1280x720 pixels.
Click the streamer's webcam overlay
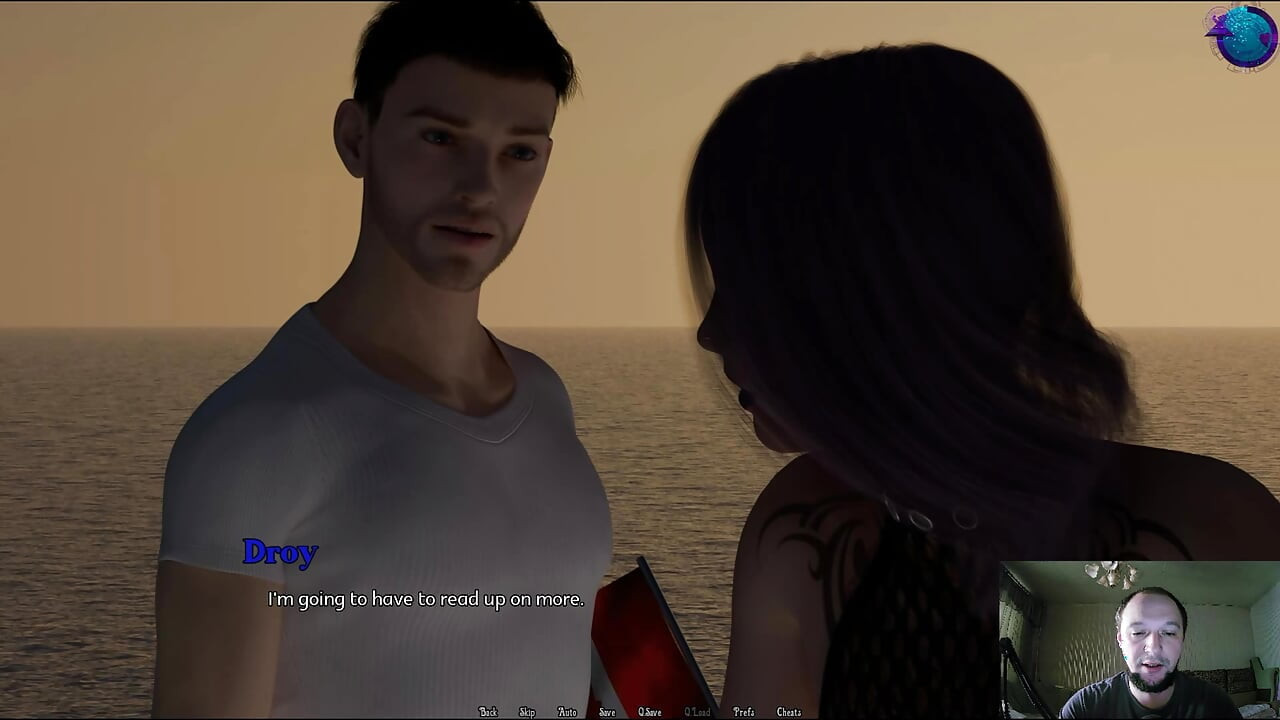click(1140, 640)
